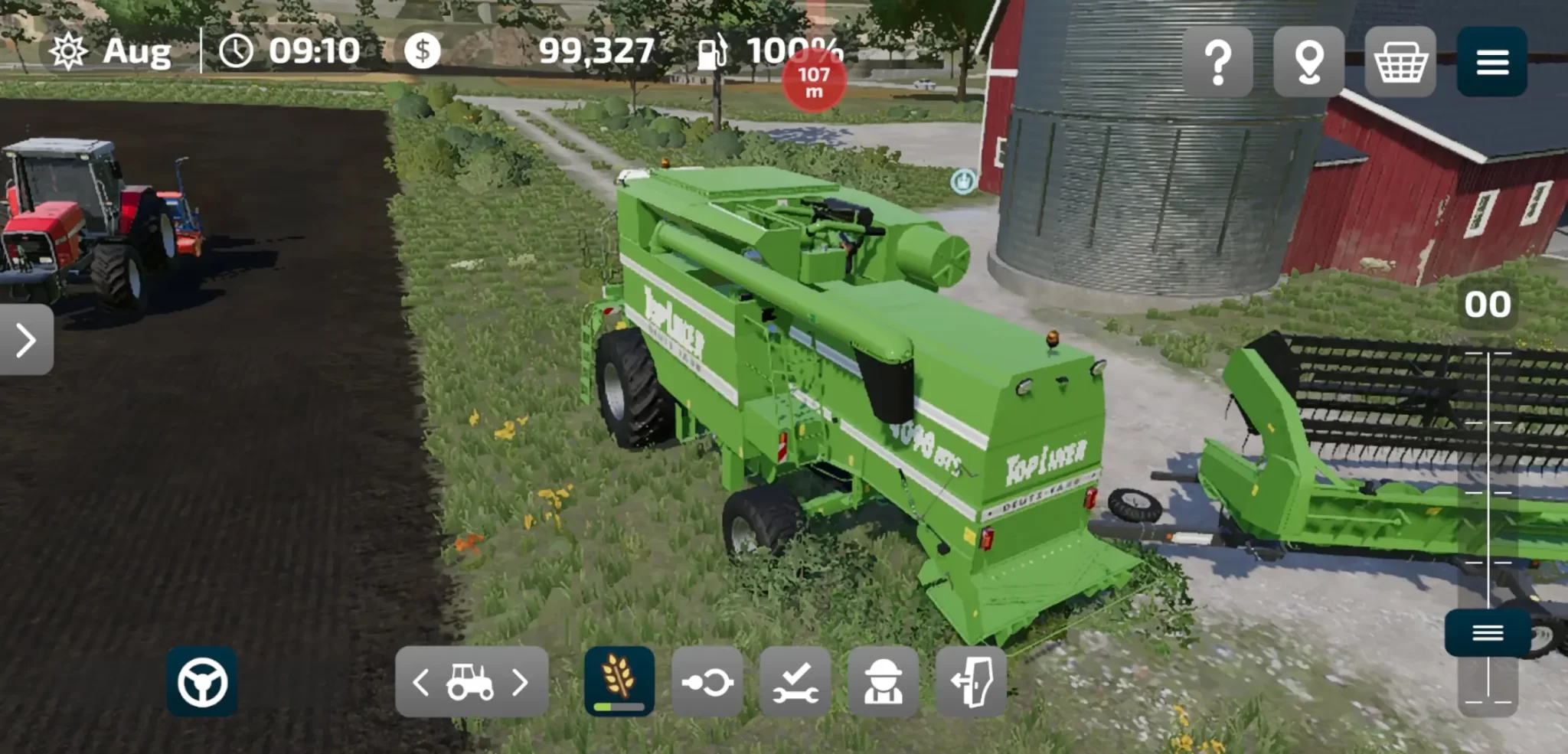Grab the throttle speed slider handle

pyautogui.click(x=1488, y=633)
